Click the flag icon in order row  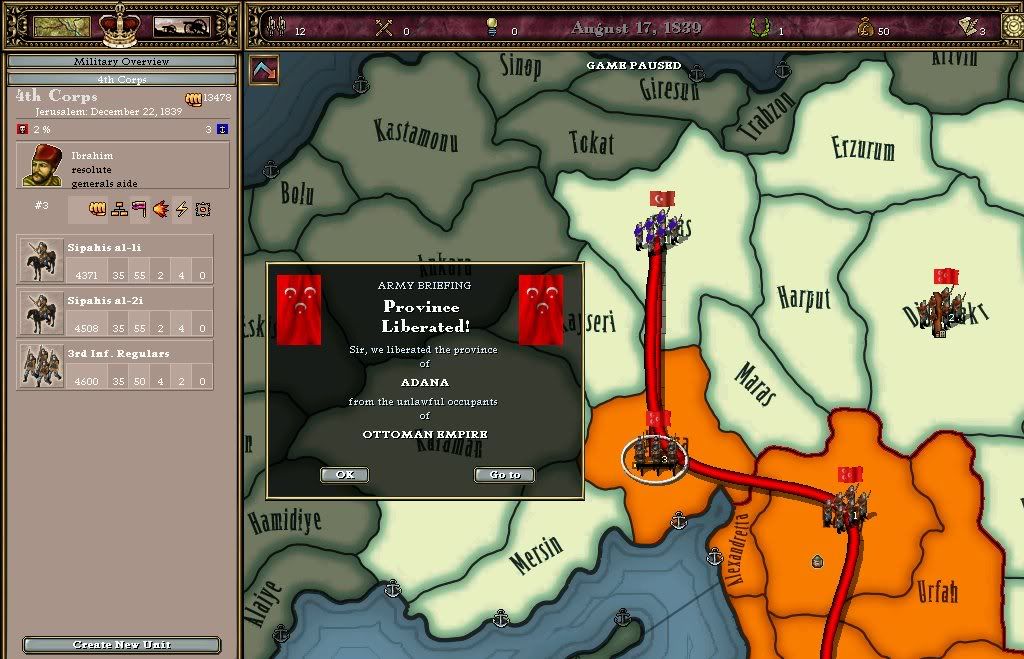[139, 209]
